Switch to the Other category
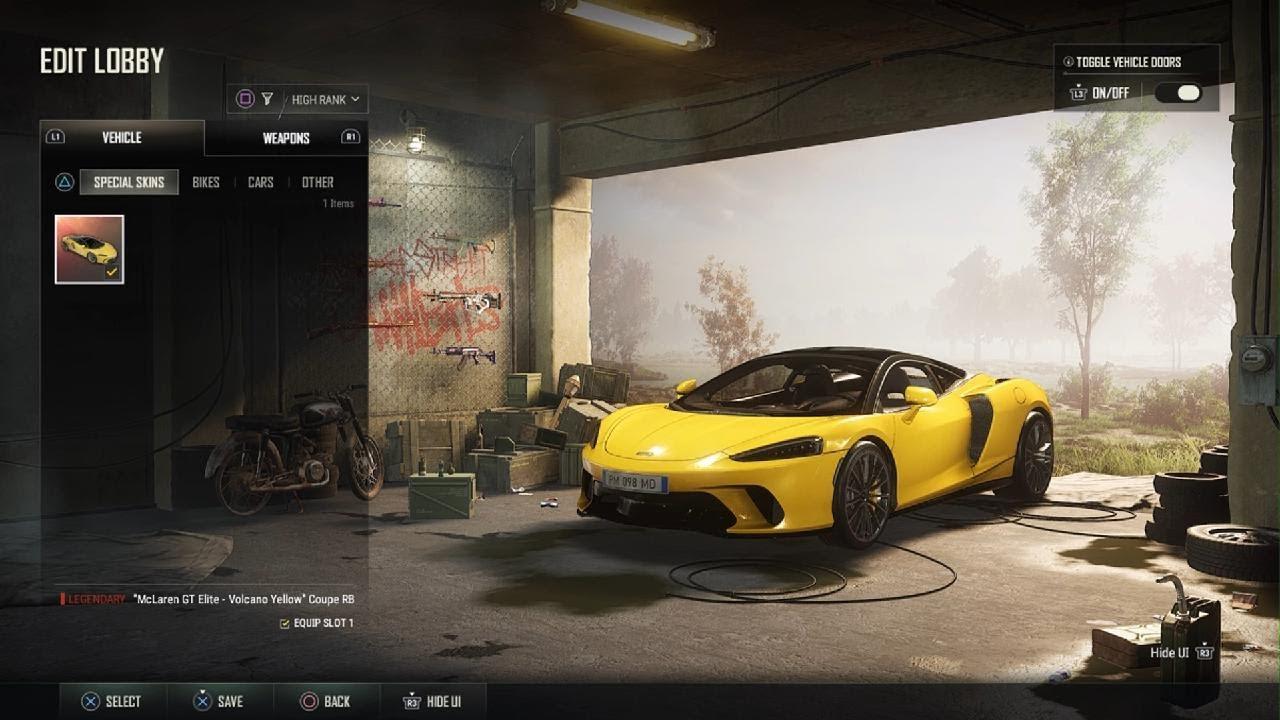Image resolution: width=1280 pixels, height=720 pixels. coord(318,182)
